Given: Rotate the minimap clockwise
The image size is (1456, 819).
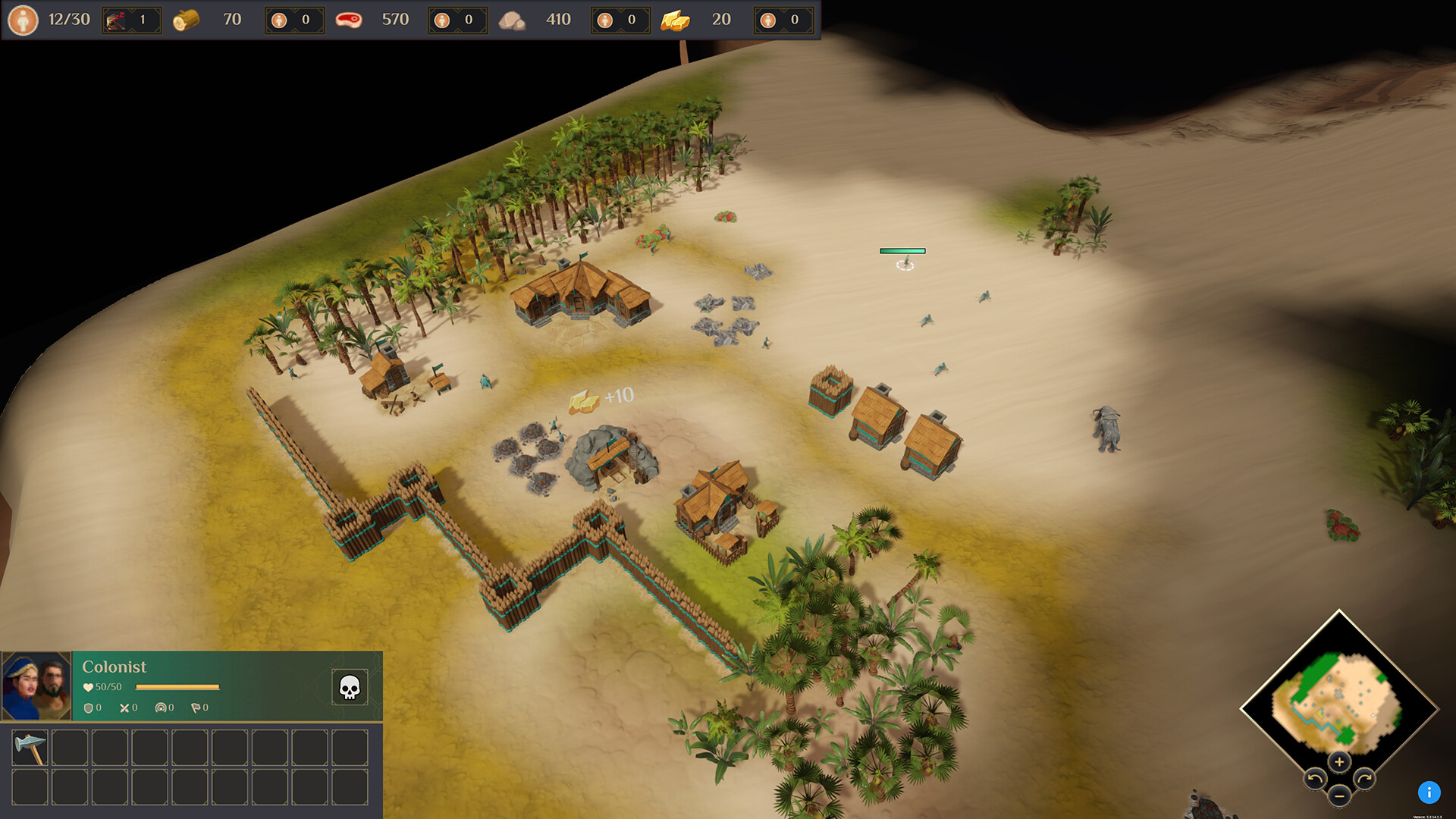Looking at the screenshot, I should click(1364, 778).
